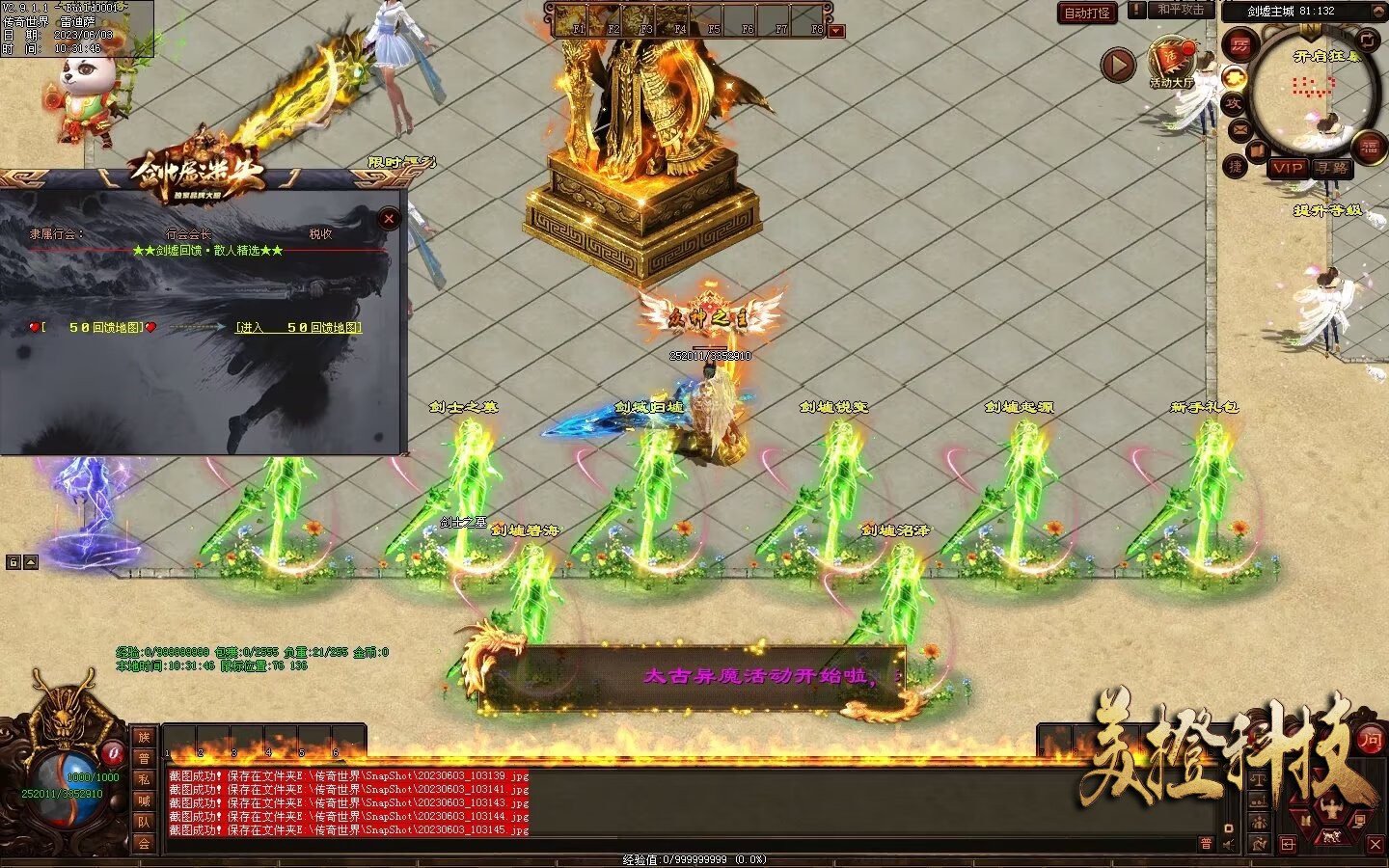
Task: Open the 历 calendar icon beside minimap
Action: 1239,45
